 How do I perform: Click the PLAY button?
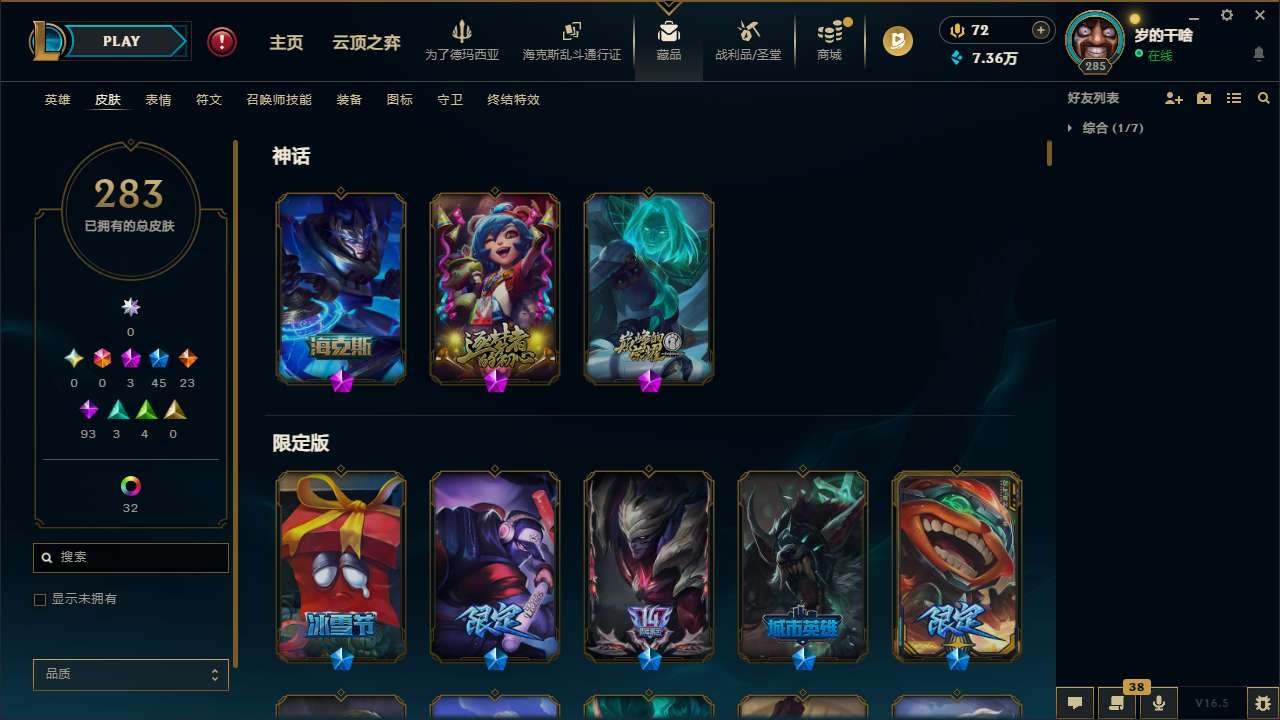pyautogui.click(x=120, y=41)
